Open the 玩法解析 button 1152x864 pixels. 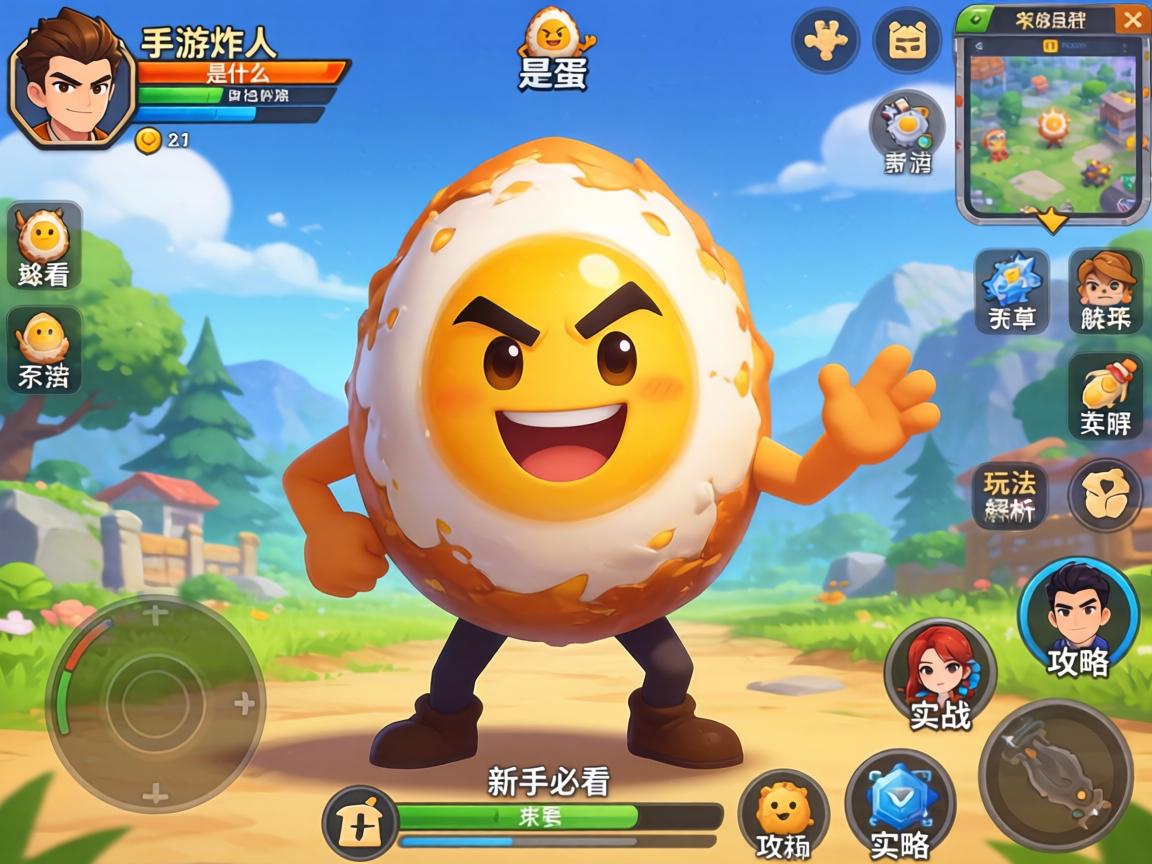1009,496
